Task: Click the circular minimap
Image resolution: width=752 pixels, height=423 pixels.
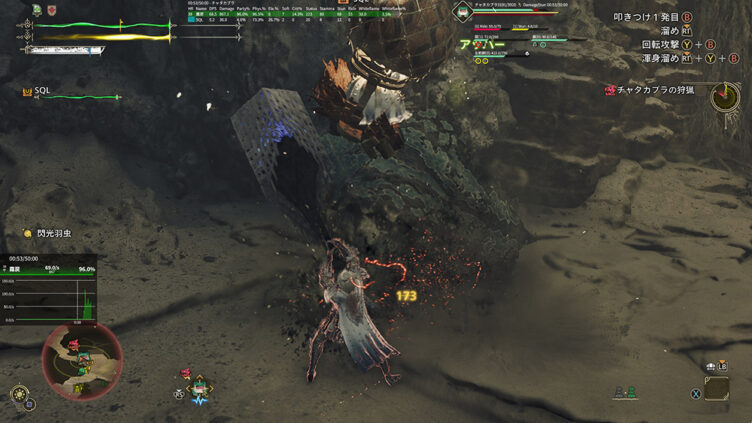Action: point(82,357)
